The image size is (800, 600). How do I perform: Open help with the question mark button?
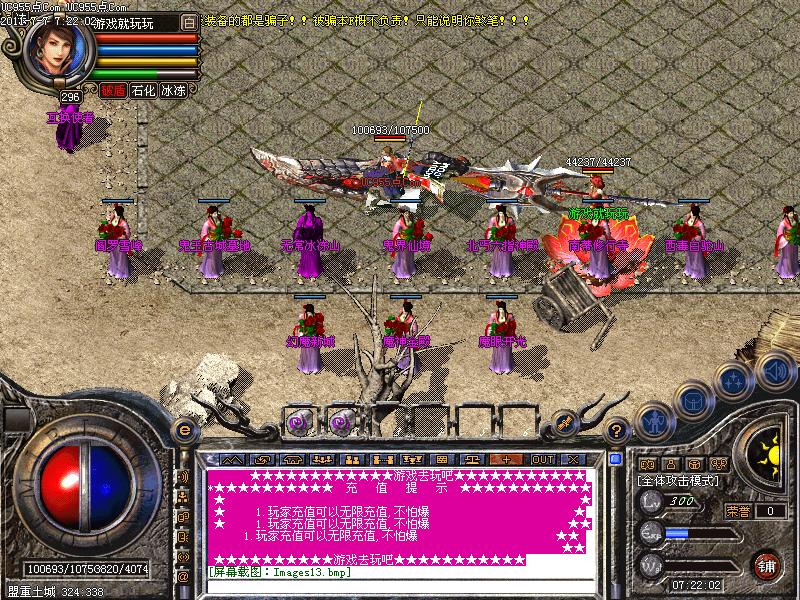pyautogui.click(x=618, y=430)
